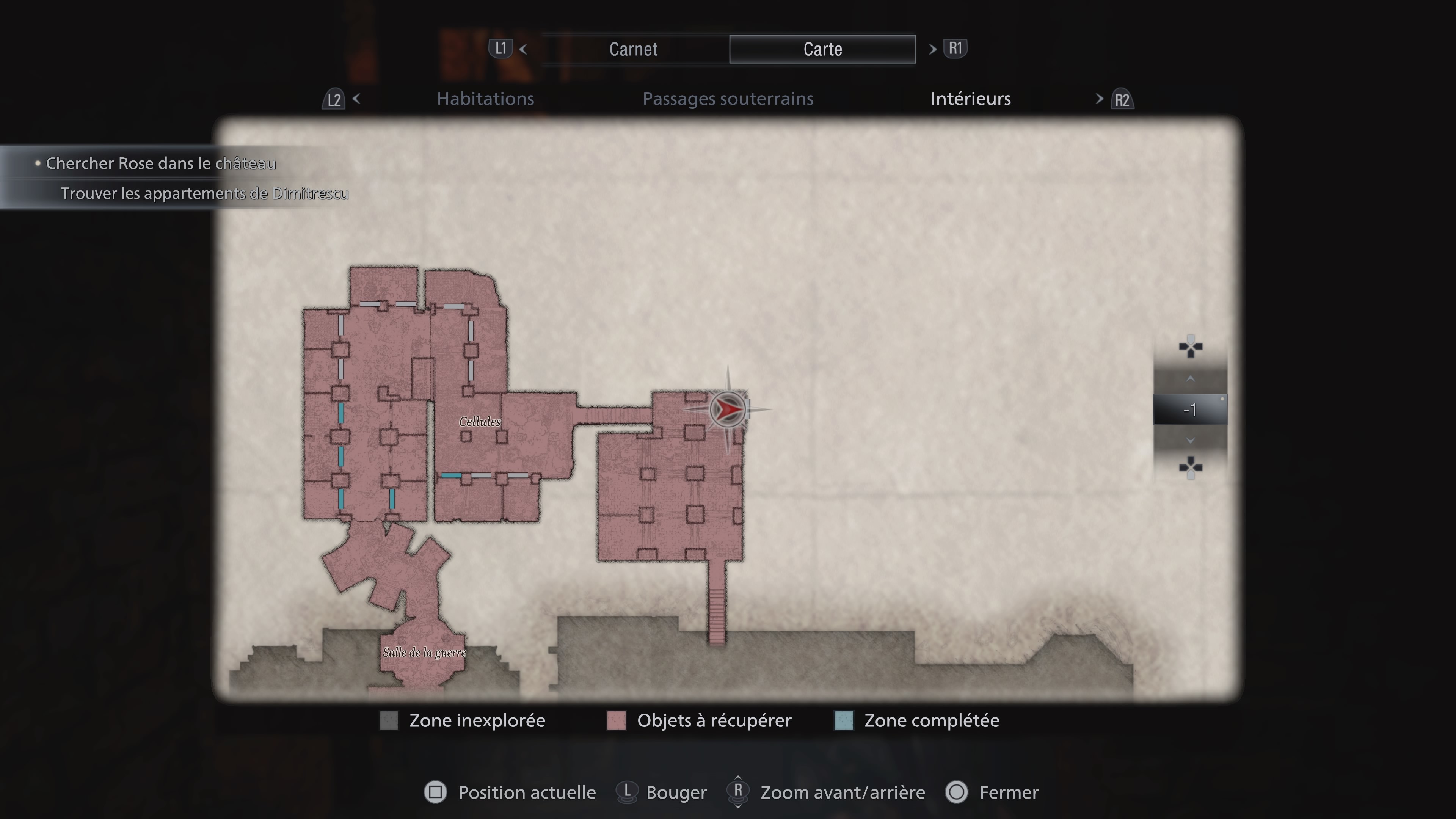Screen dimensions: 1456x819
Task: Select the L2 button icon
Action: [x=334, y=99]
